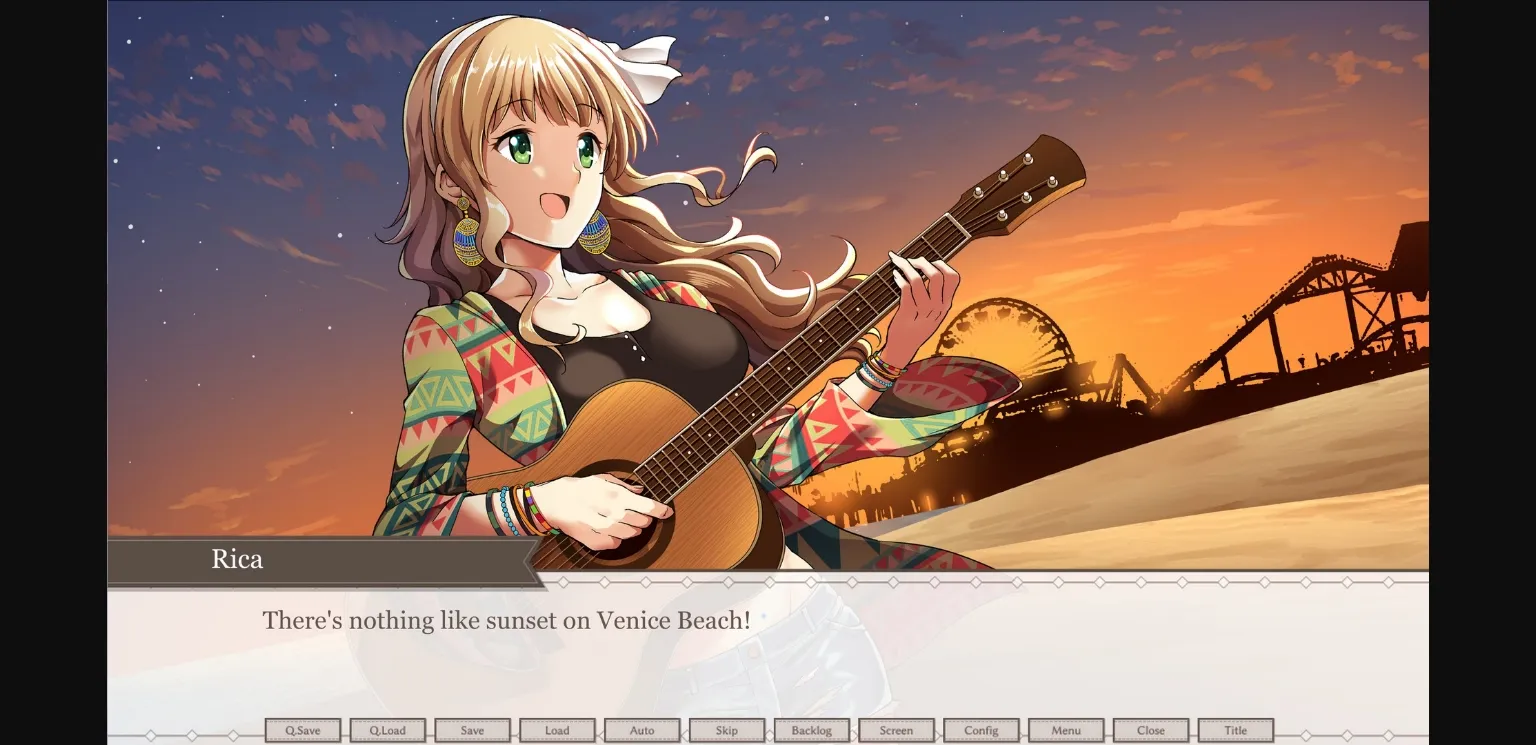Open the Save screen
The width and height of the screenshot is (1536, 745).
(473, 730)
